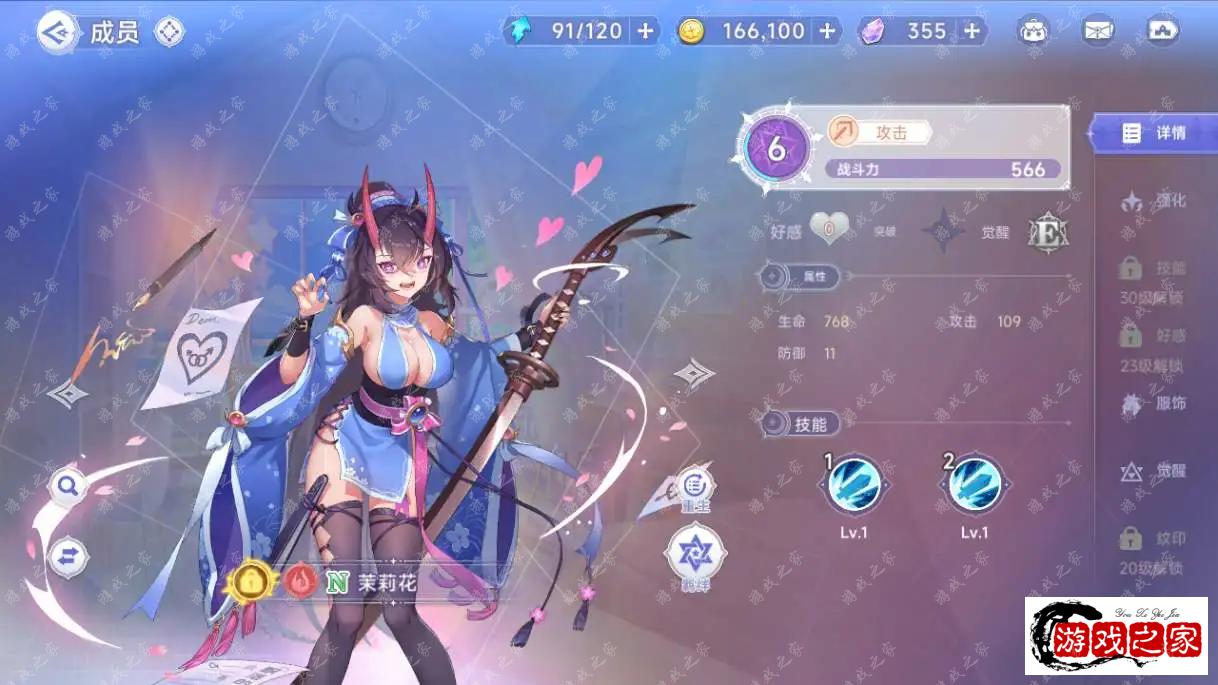Click the compass icon beside 成员
The image size is (1218, 685).
(x=170, y=33)
